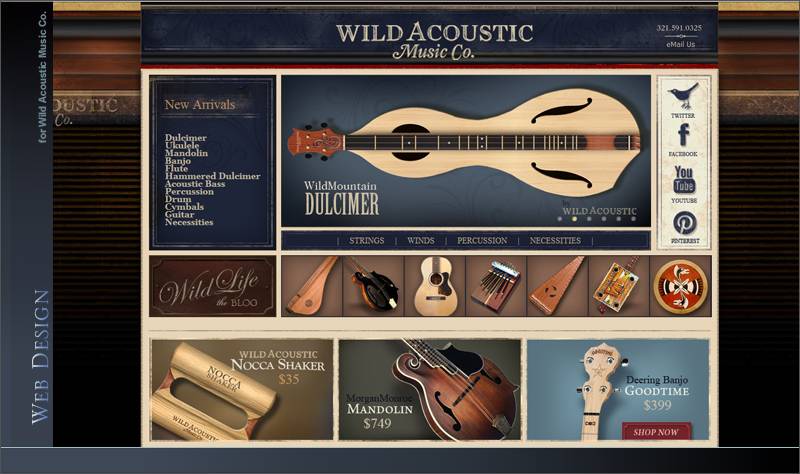Choose the round painted drum thumbnail
The image size is (800, 474).
(680, 285)
